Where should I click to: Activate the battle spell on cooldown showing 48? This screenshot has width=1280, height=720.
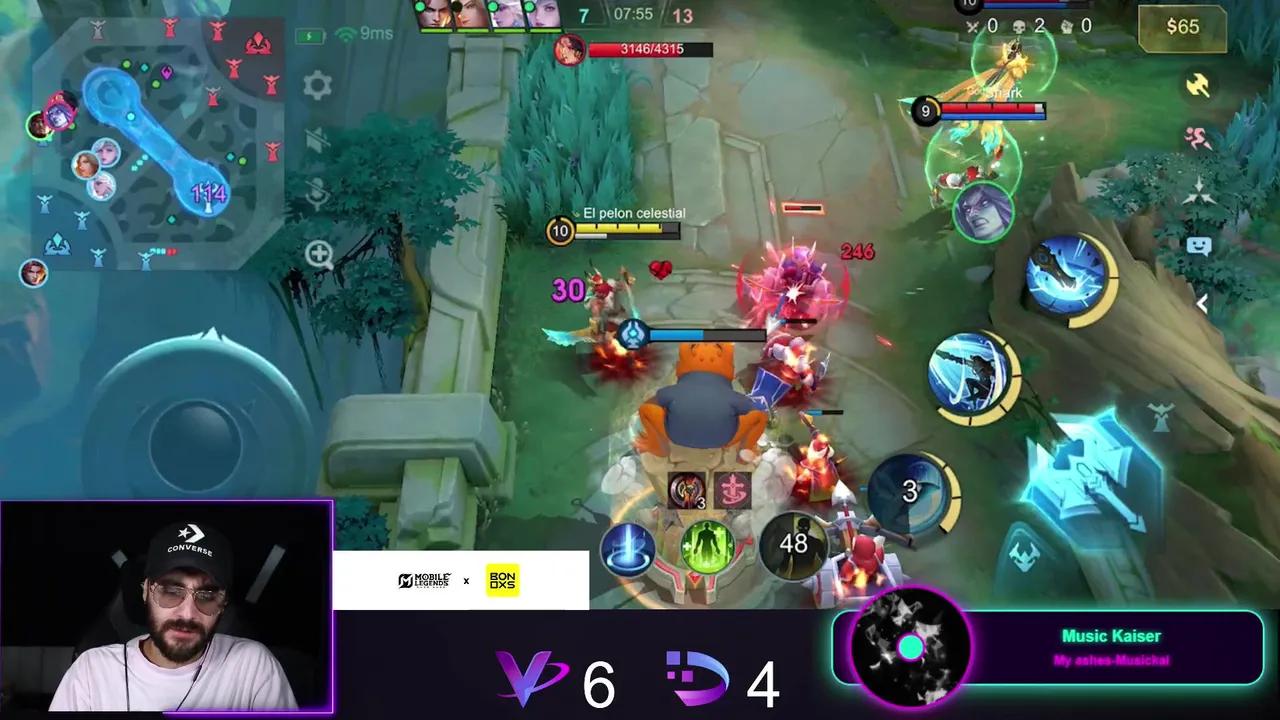coord(792,545)
